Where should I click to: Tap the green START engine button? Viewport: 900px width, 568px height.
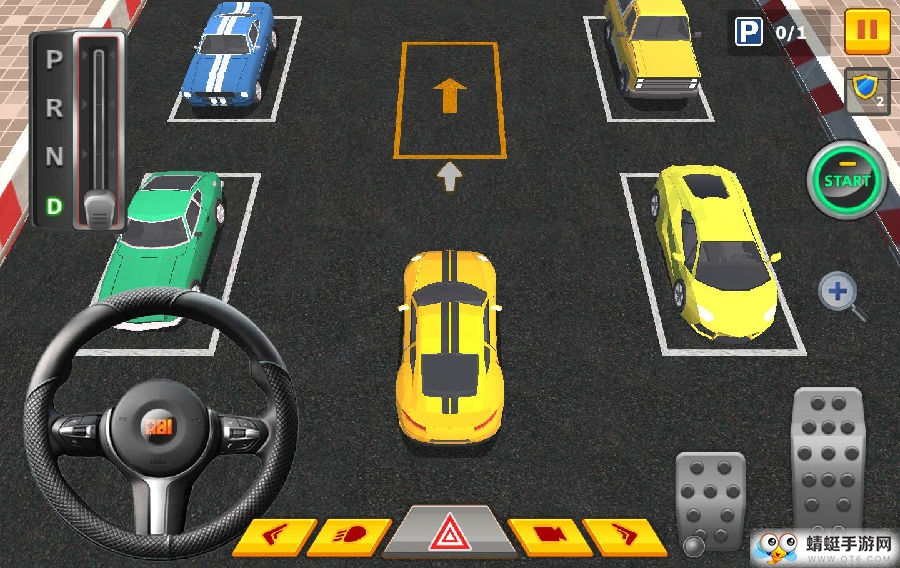(x=846, y=181)
